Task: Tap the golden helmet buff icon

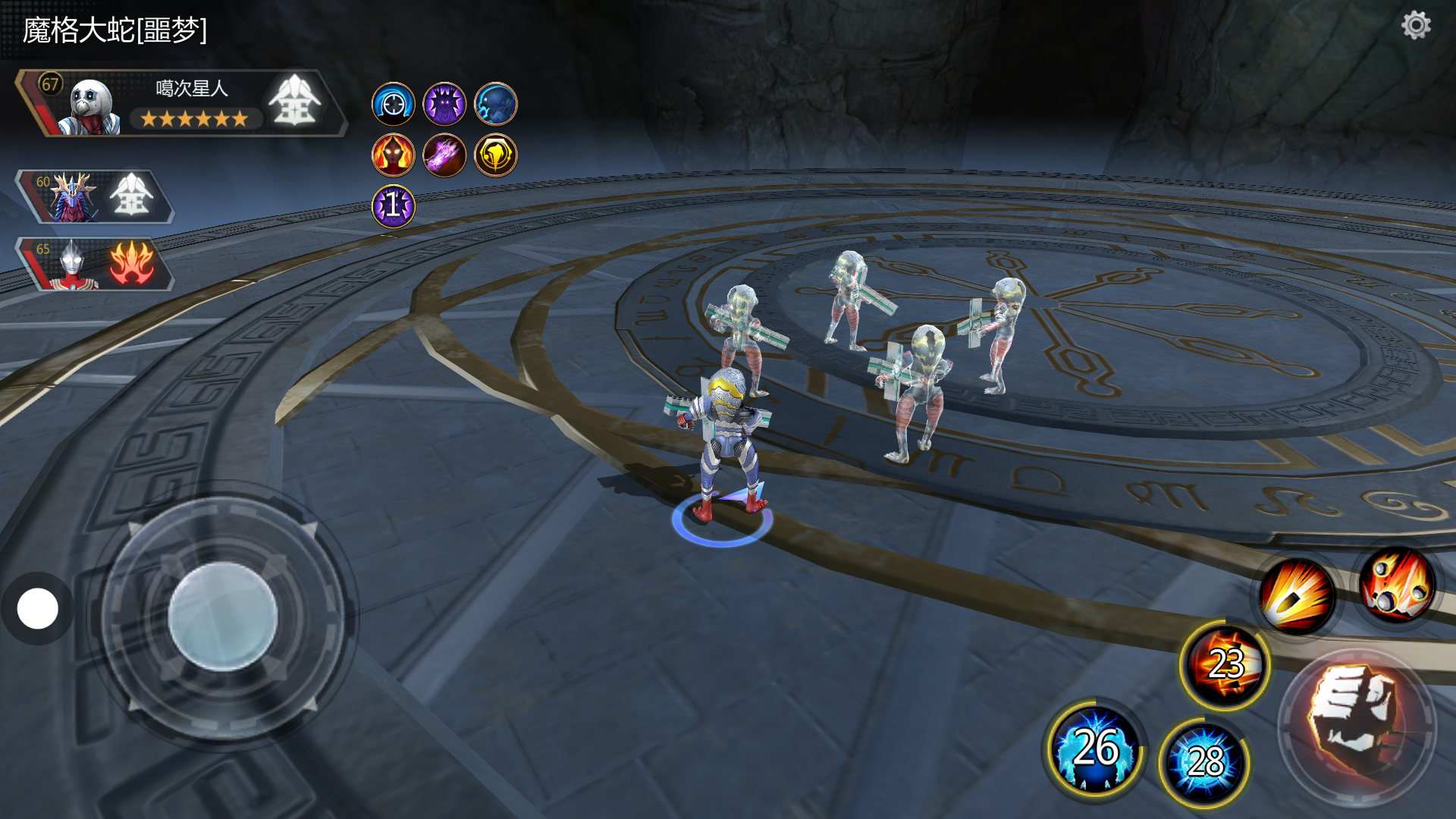Action: (x=495, y=155)
